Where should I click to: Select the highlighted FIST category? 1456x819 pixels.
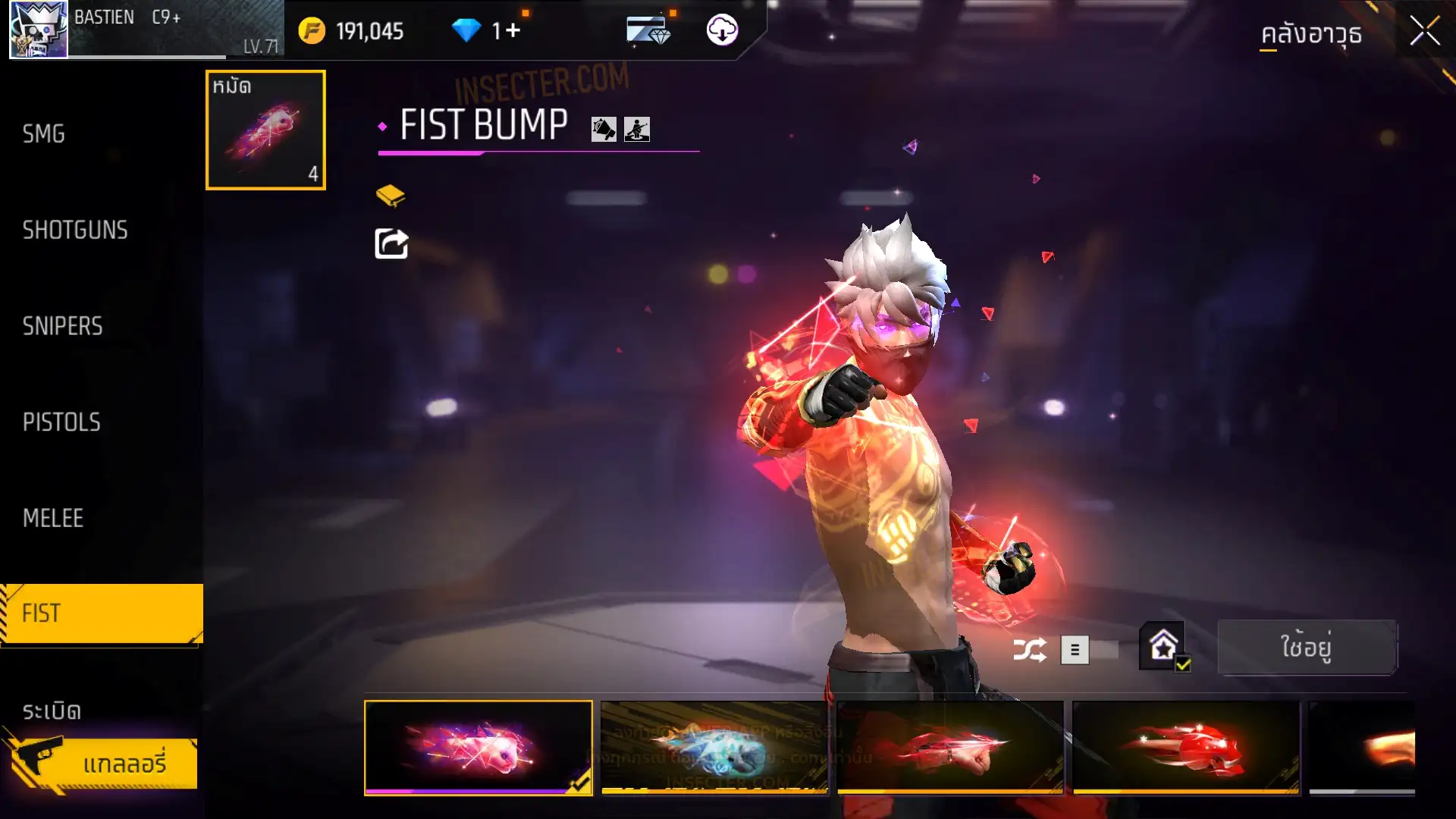point(102,613)
